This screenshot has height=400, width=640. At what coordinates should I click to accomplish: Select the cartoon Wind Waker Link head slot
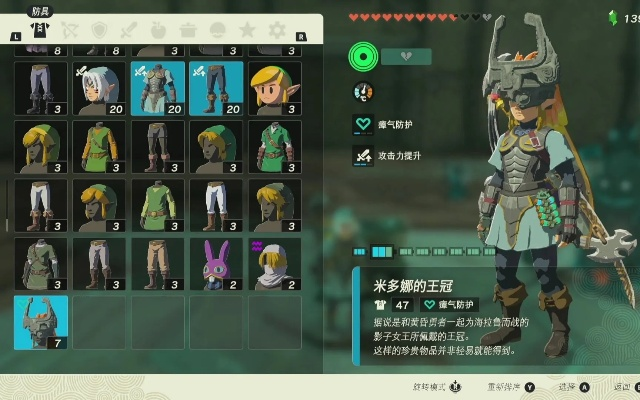(x=274, y=88)
